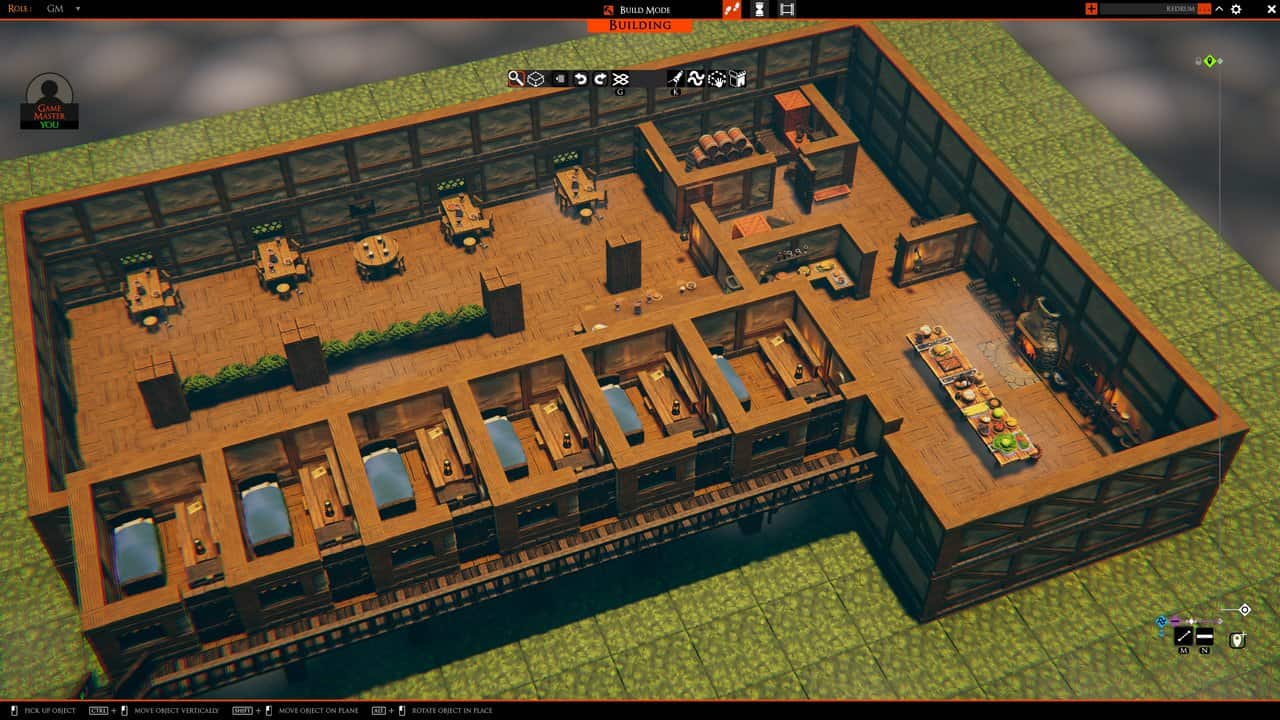This screenshot has height=720, width=1280.
Task: Activate the delete tool with G hotkey label
Action: (x=620, y=78)
